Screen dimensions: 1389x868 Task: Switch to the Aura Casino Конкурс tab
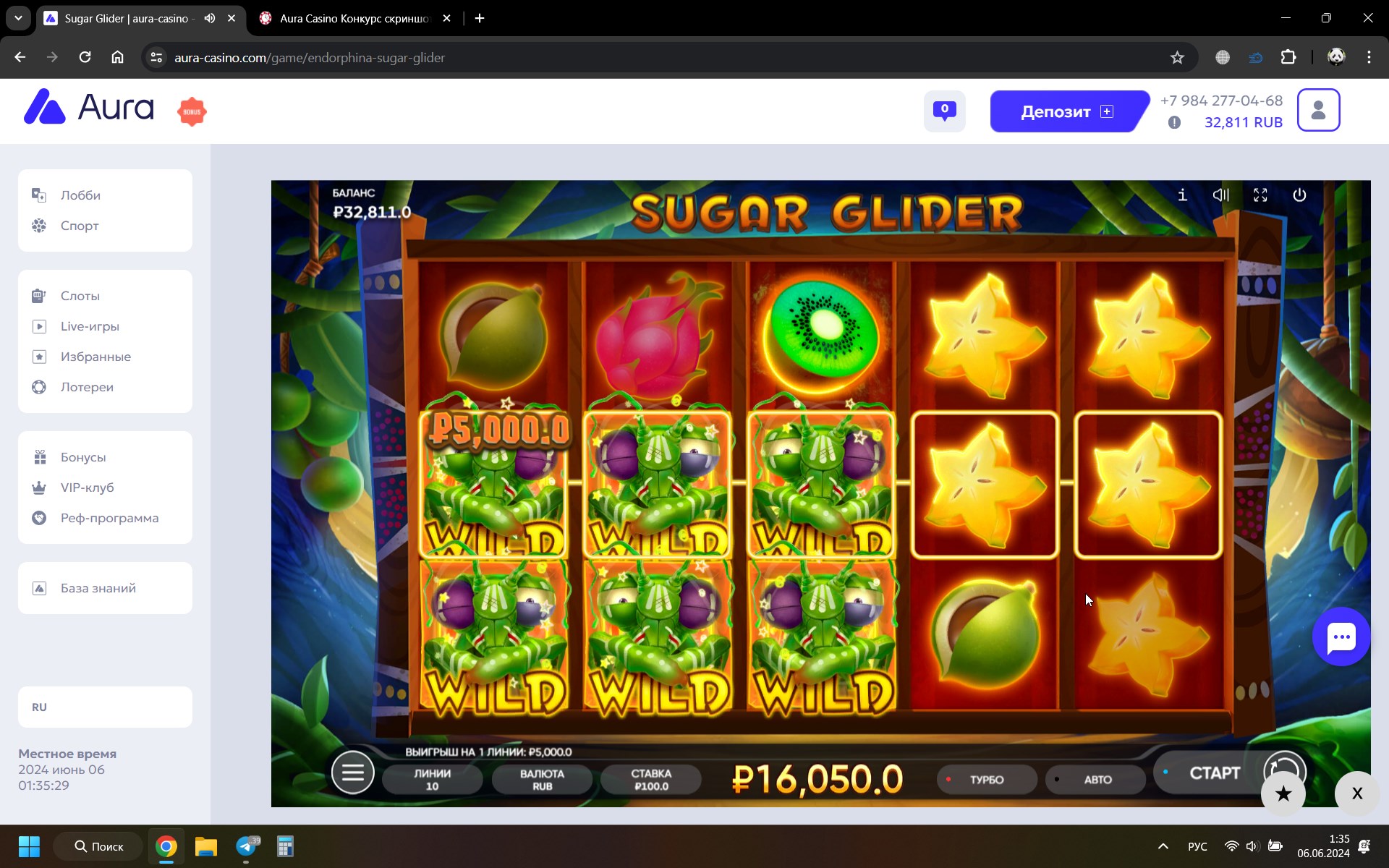pos(354,19)
